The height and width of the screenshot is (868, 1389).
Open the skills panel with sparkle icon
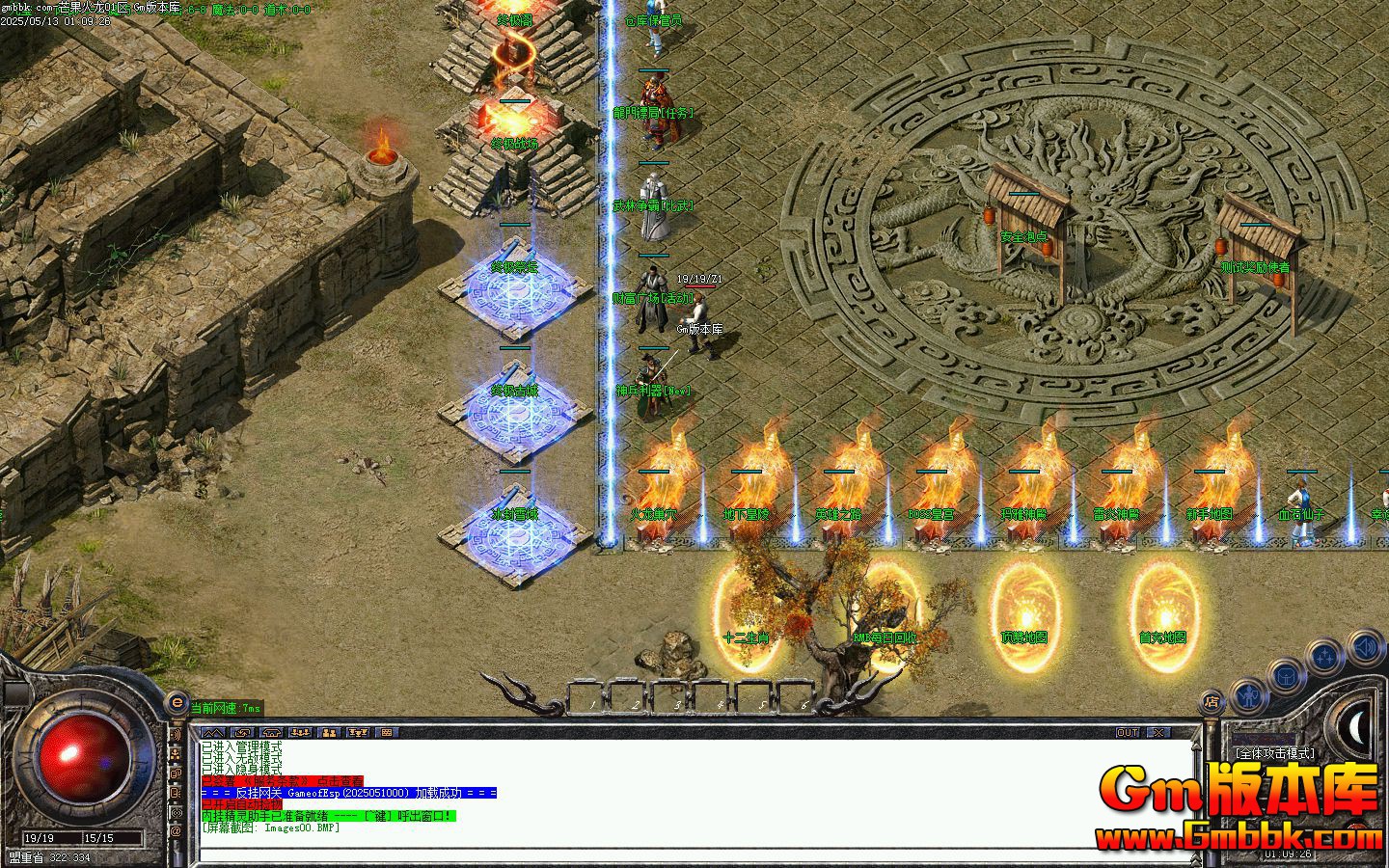pyautogui.click(x=1326, y=656)
